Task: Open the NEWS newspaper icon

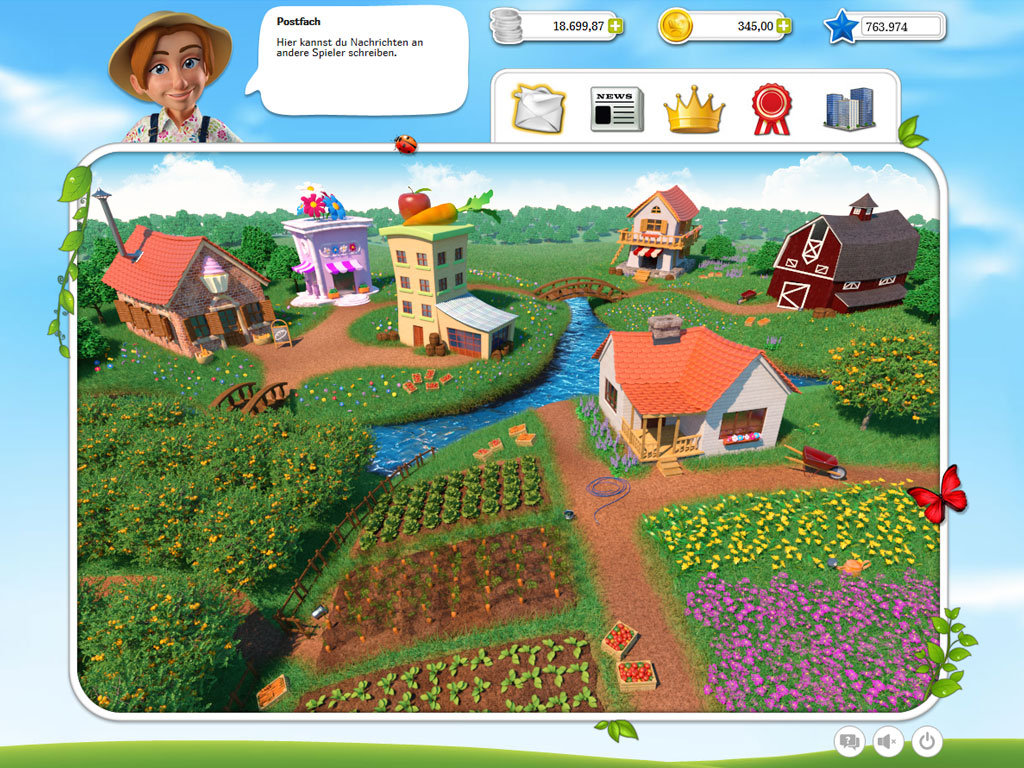Action: click(617, 109)
